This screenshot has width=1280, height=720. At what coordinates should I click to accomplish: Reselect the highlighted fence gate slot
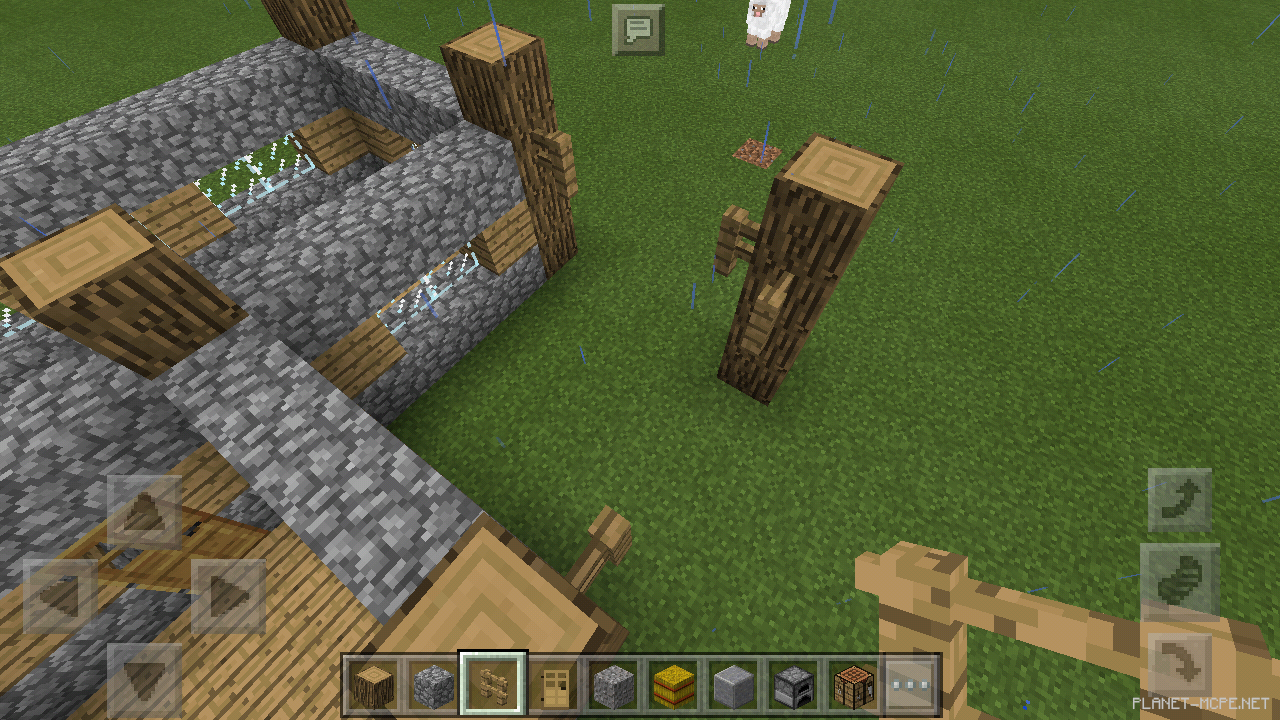[492, 683]
